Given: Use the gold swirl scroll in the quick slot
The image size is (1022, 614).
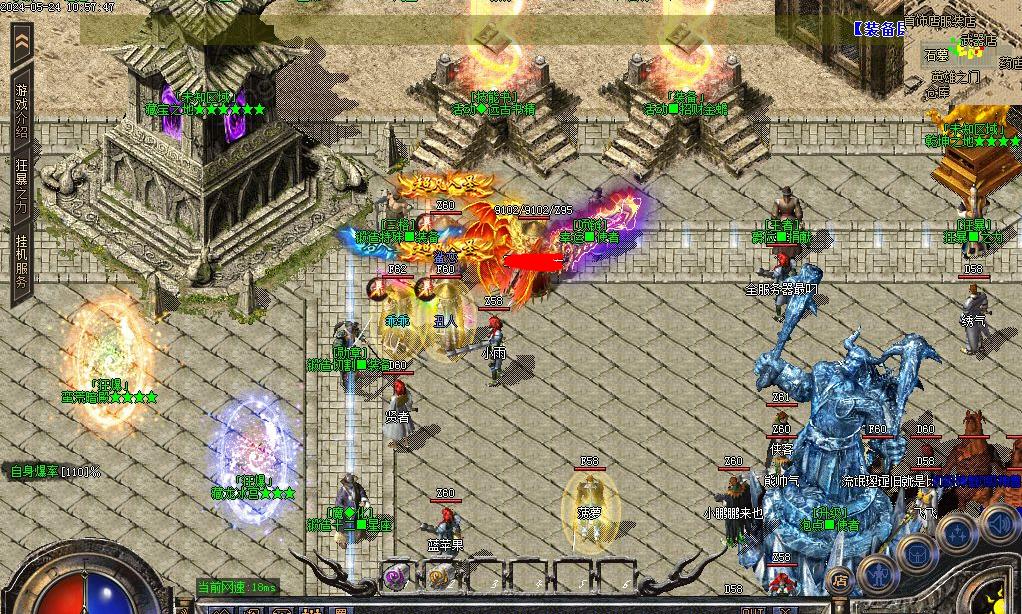Looking at the screenshot, I should pyautogui.click(x=439, y=576).
